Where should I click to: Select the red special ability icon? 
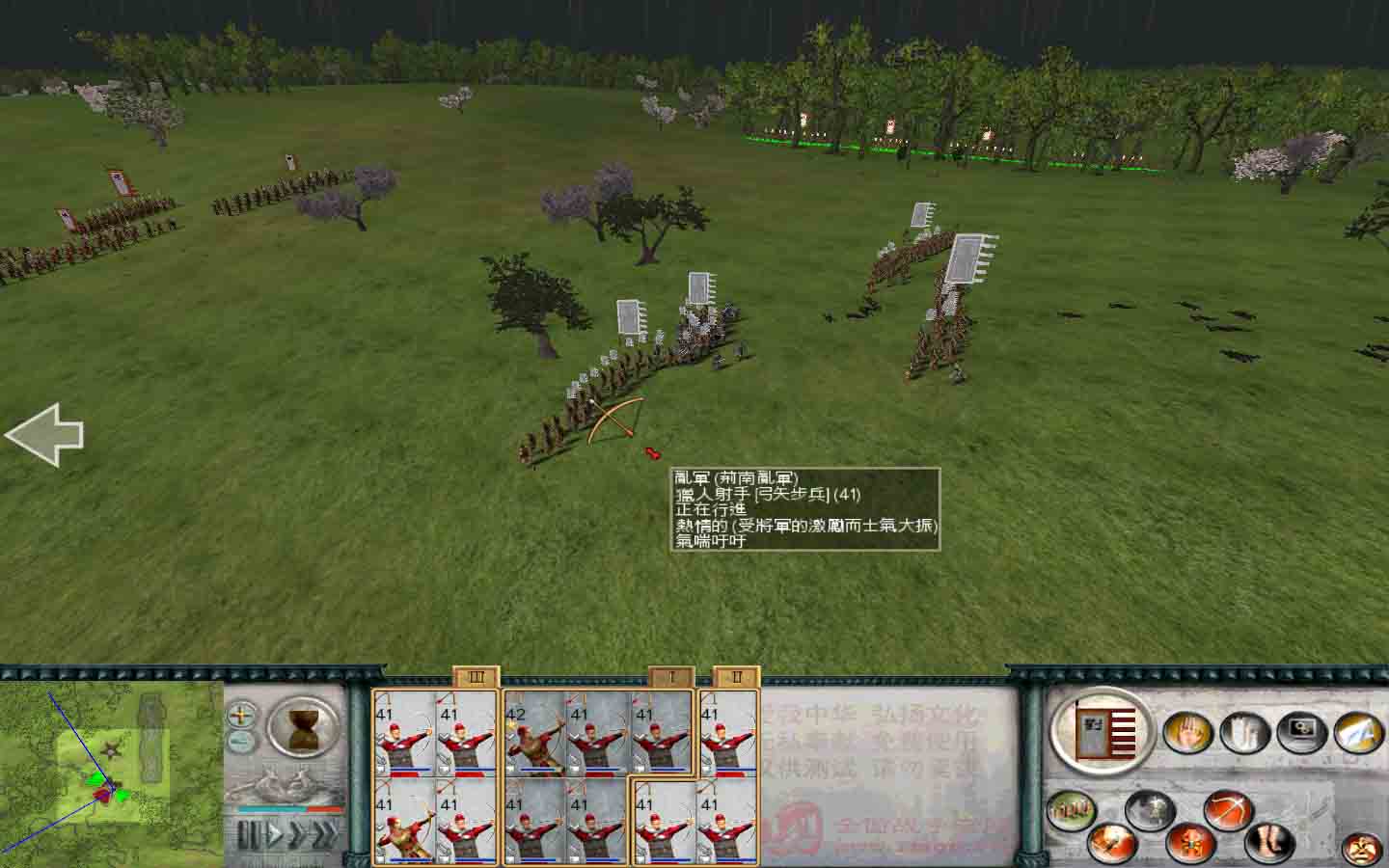click(1189, 844)
